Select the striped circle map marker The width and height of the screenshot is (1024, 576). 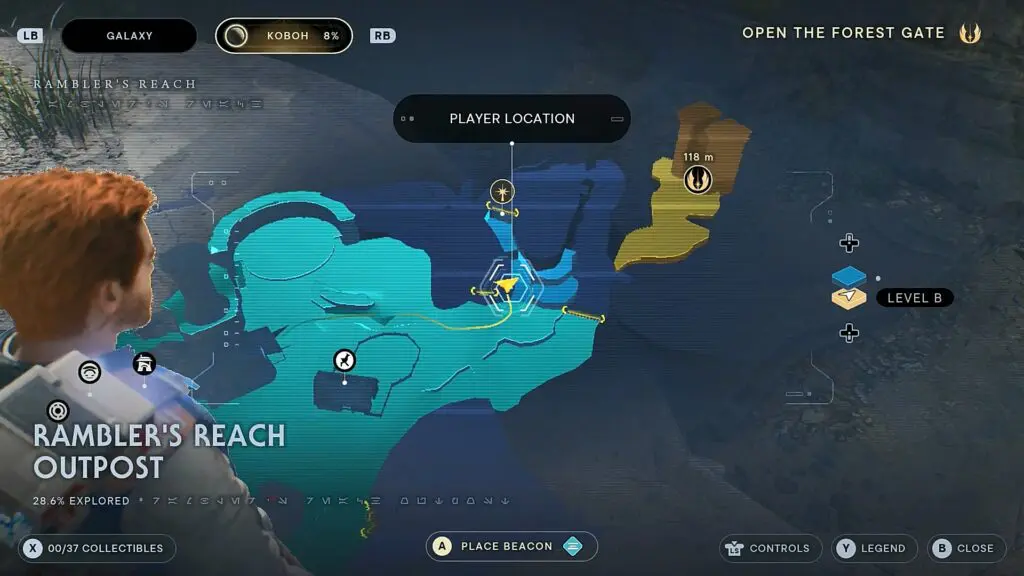(90, 373)
